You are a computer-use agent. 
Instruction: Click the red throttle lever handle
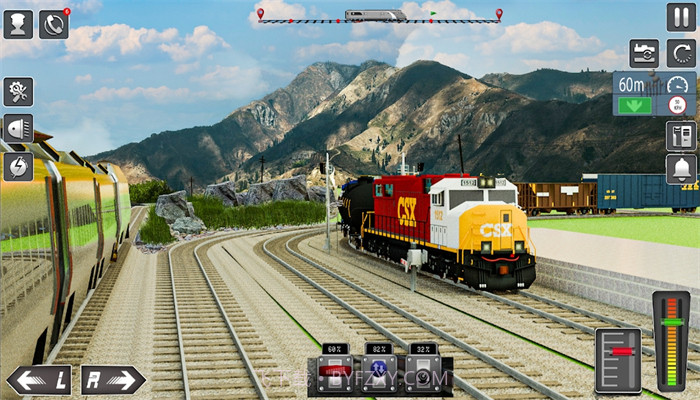pos(619,352)
